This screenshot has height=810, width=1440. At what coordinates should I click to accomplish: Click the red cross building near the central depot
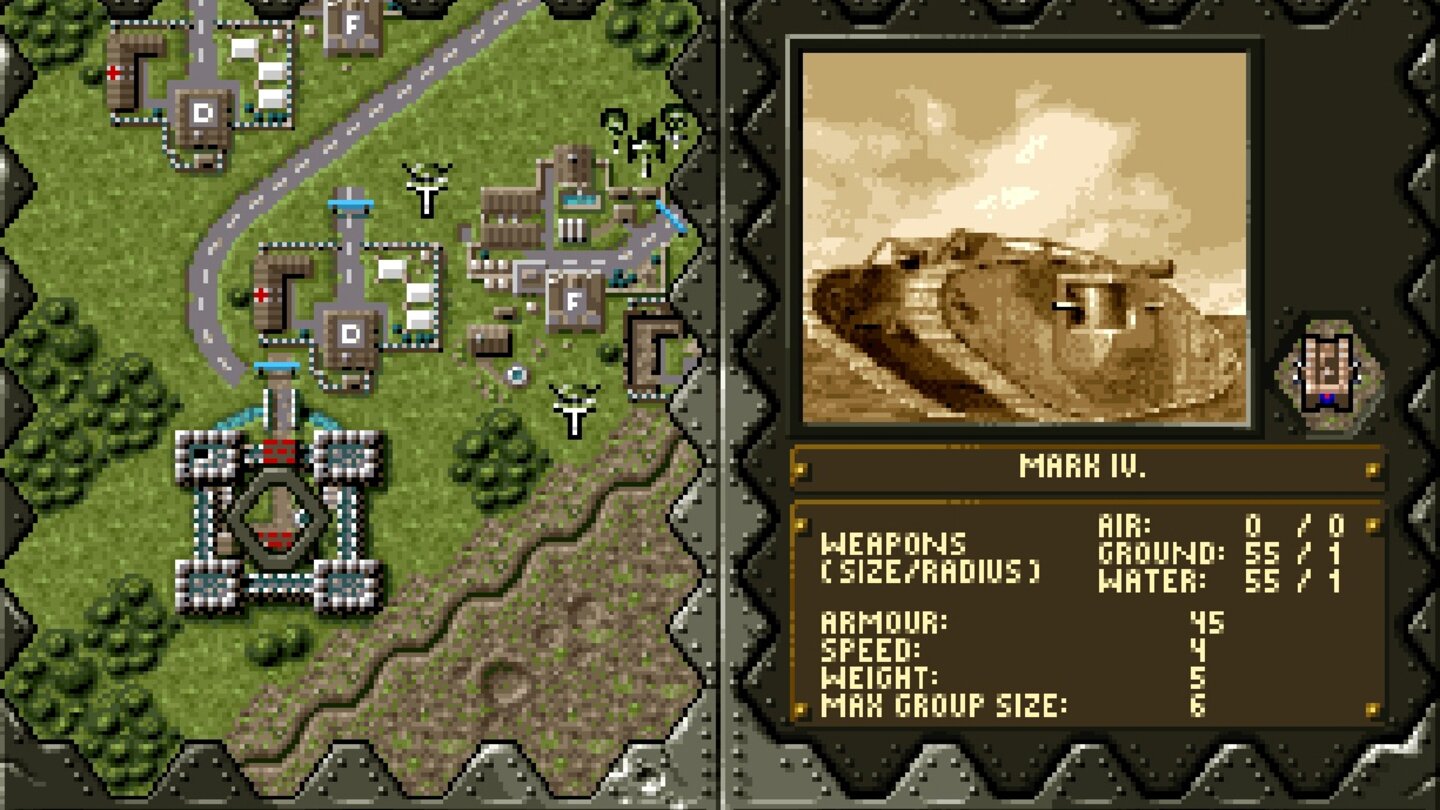(x=262, y=294)
